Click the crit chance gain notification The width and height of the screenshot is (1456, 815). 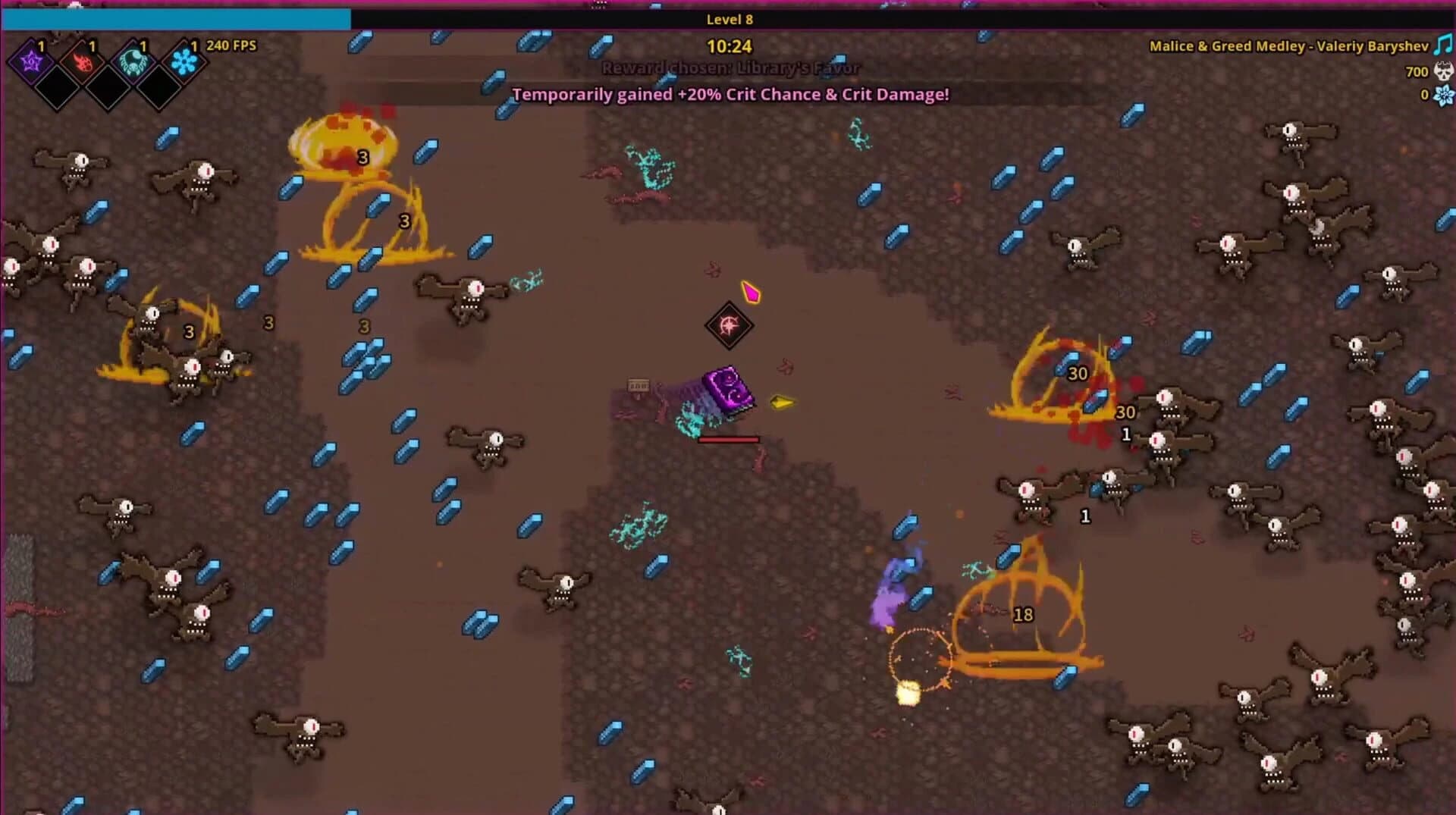coord(730,95)
